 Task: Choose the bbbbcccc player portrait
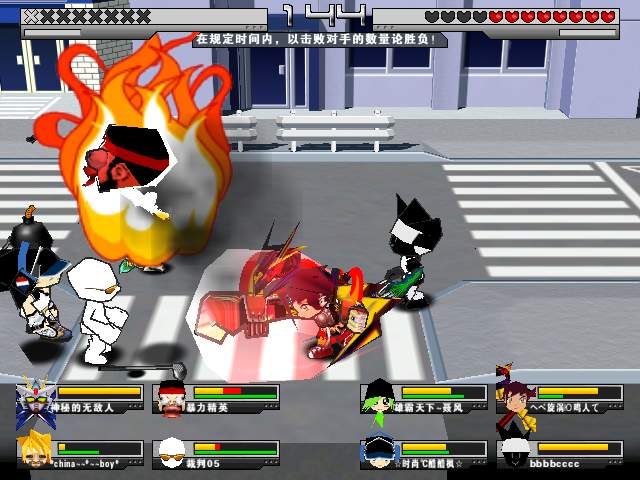514,452
